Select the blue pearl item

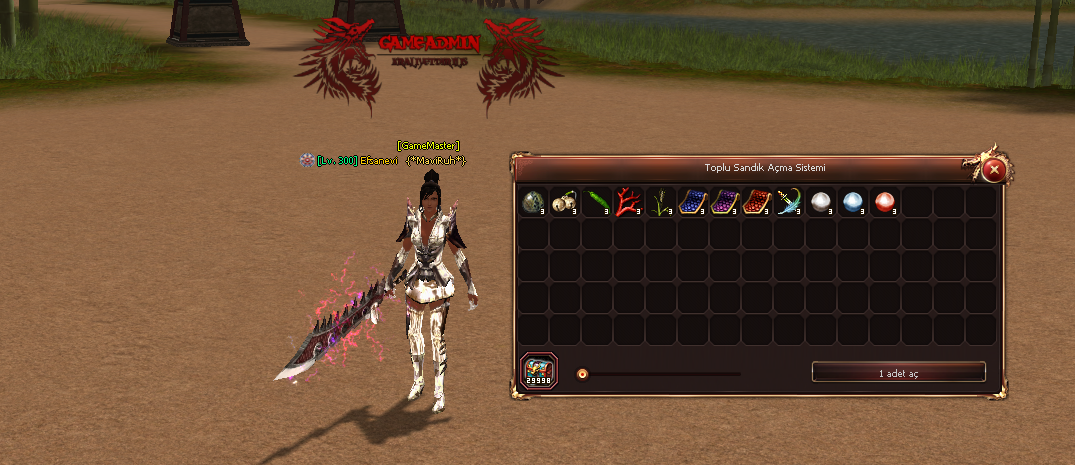853,202
